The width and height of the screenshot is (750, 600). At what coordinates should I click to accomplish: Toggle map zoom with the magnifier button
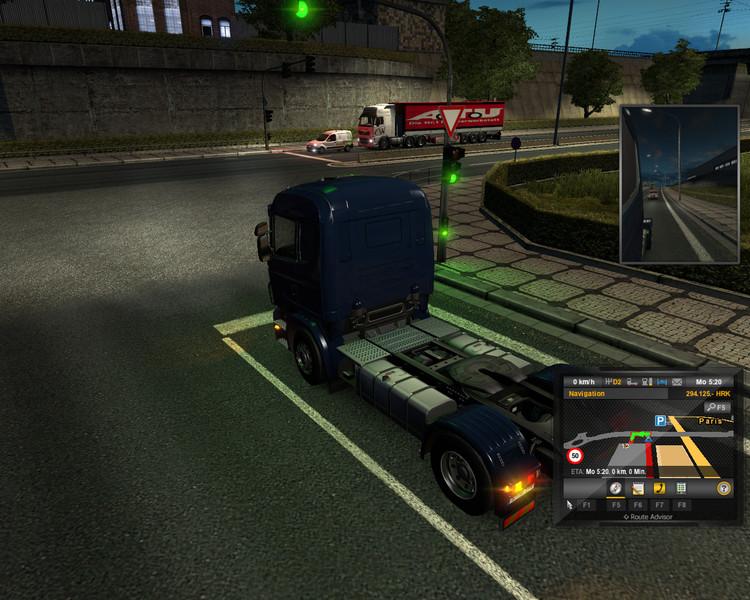(x=716, y=408)
